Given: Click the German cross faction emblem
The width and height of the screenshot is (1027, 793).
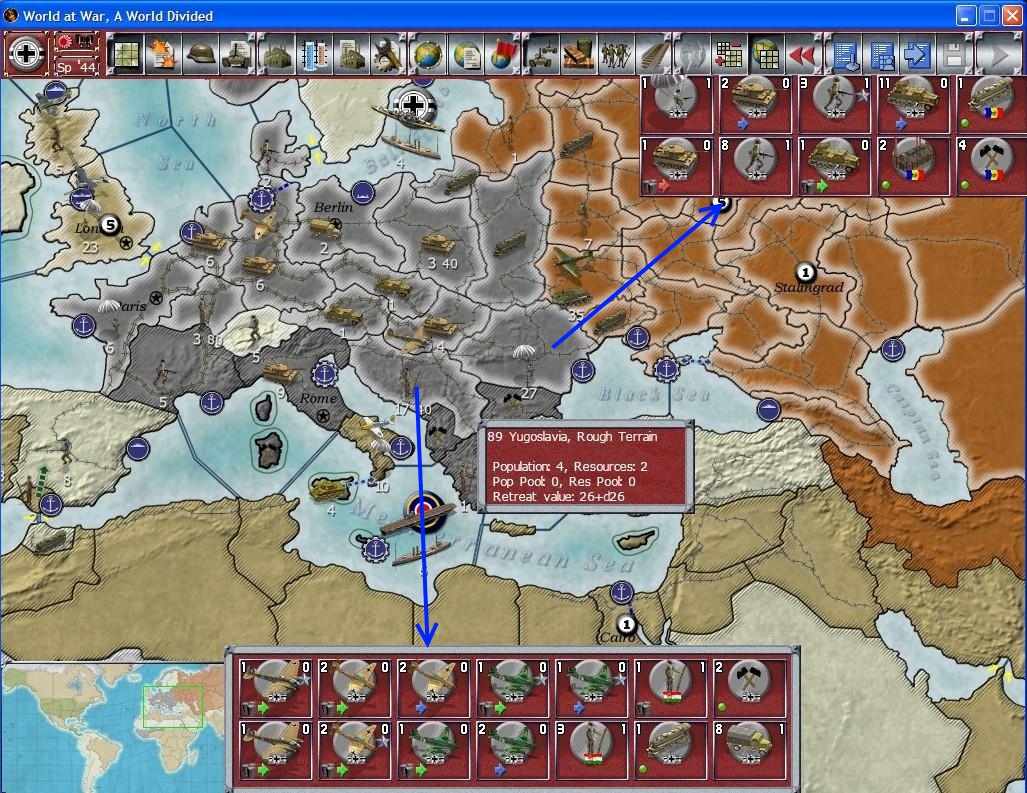Looking at the screenshot, I should [23, 51].
